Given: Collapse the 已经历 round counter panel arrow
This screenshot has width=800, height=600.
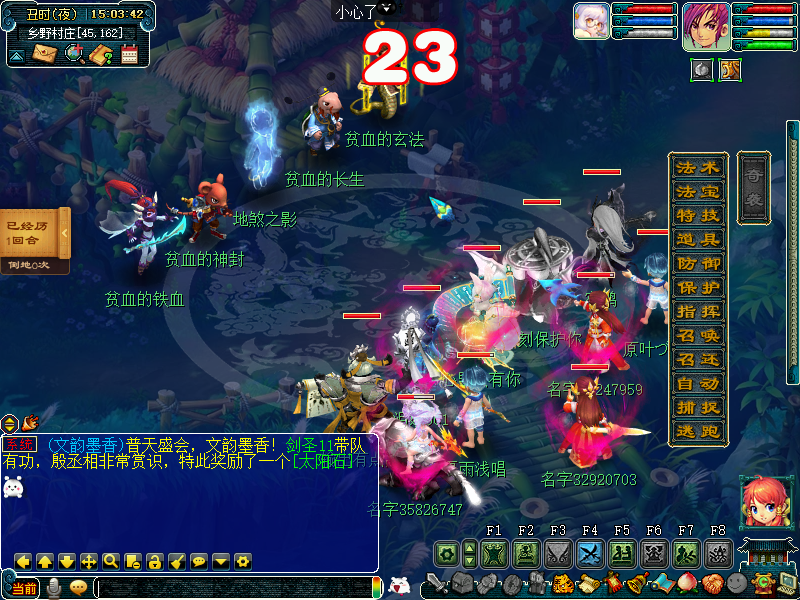Looking at the screenshot, I should [64, 233].
